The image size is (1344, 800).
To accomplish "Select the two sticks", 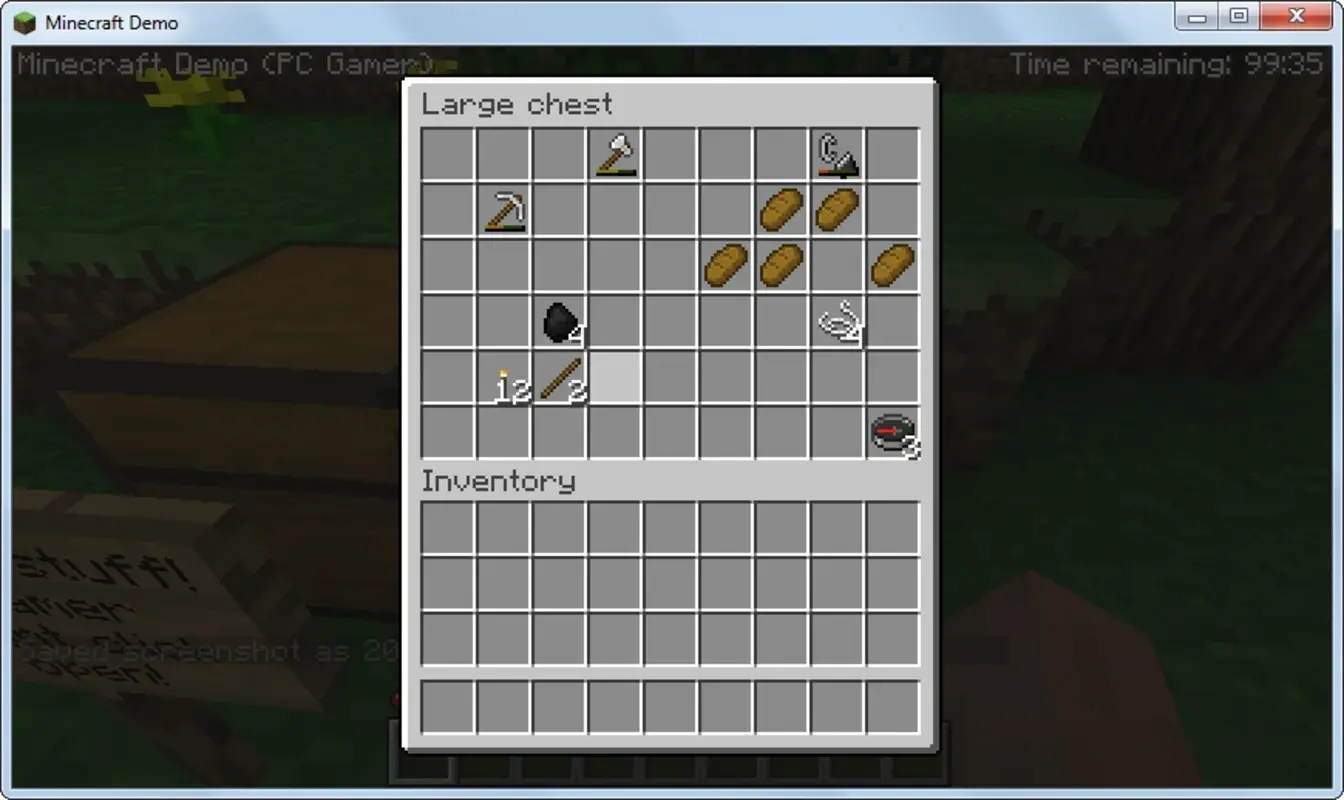I will click(x=557, y=377).
